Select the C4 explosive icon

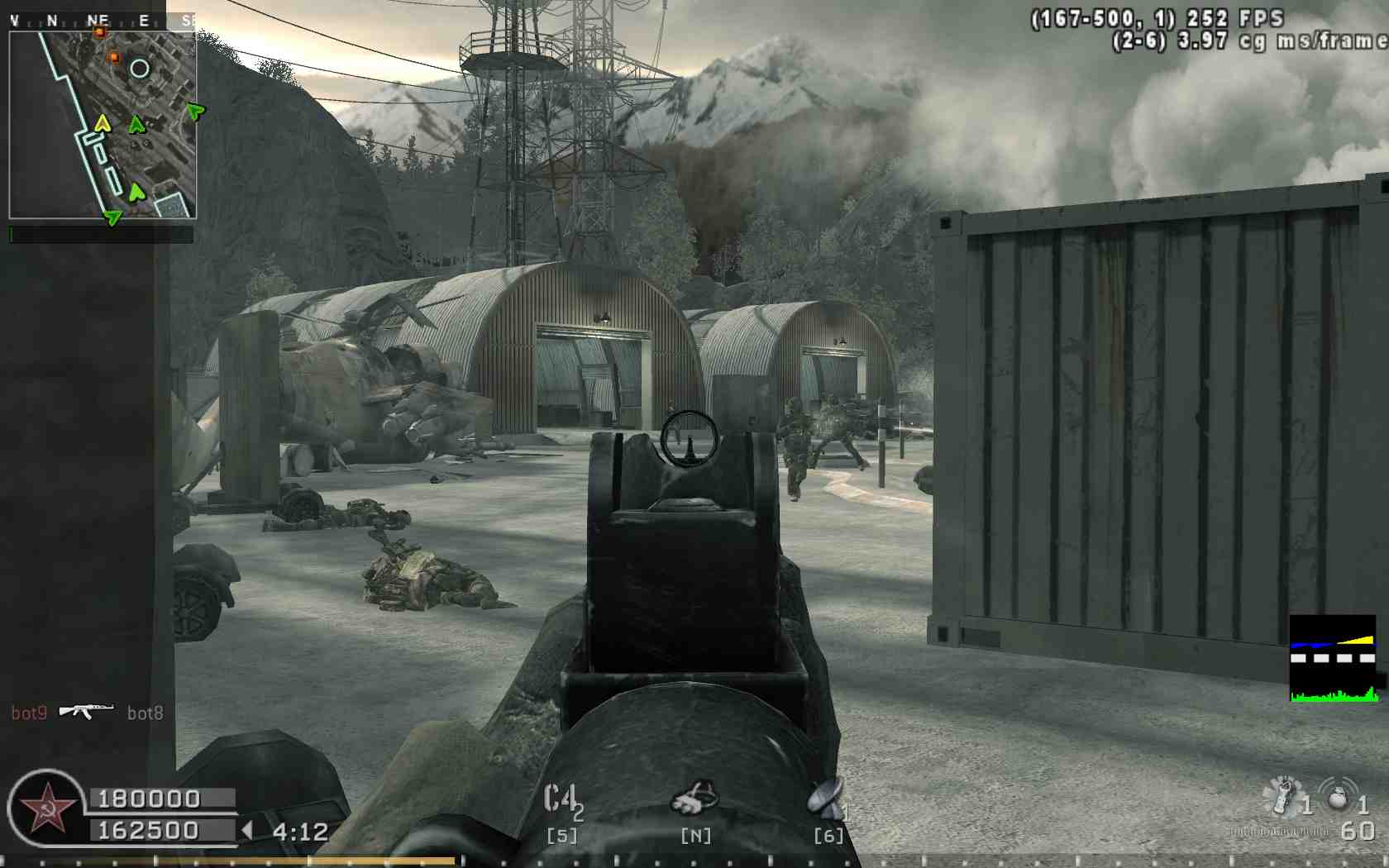[x=561, y=799]
